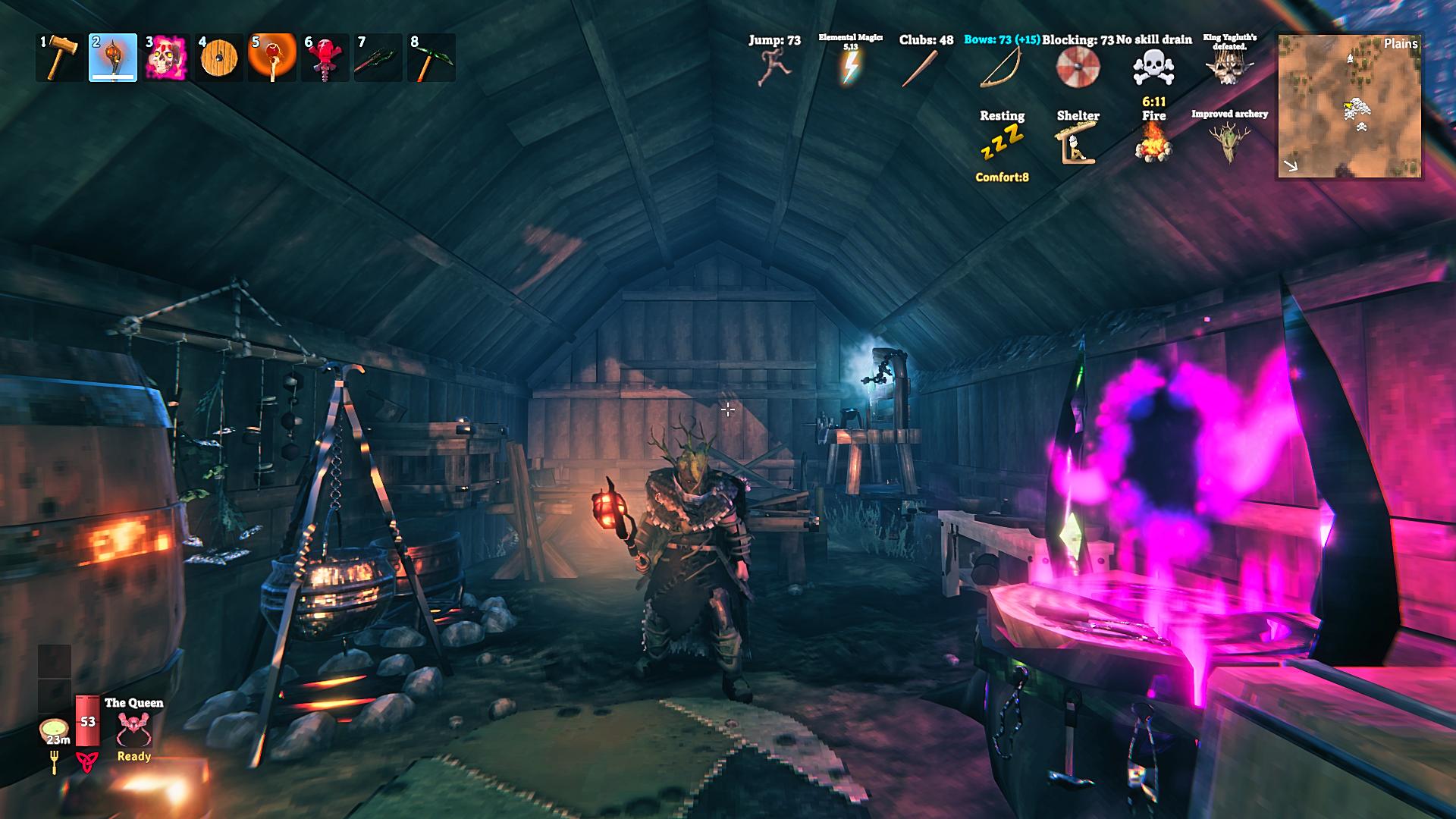Pick the orange-glowing red orb staff, slot 5
This screenshot has height=819, width=1456.
tap(272, 58)
